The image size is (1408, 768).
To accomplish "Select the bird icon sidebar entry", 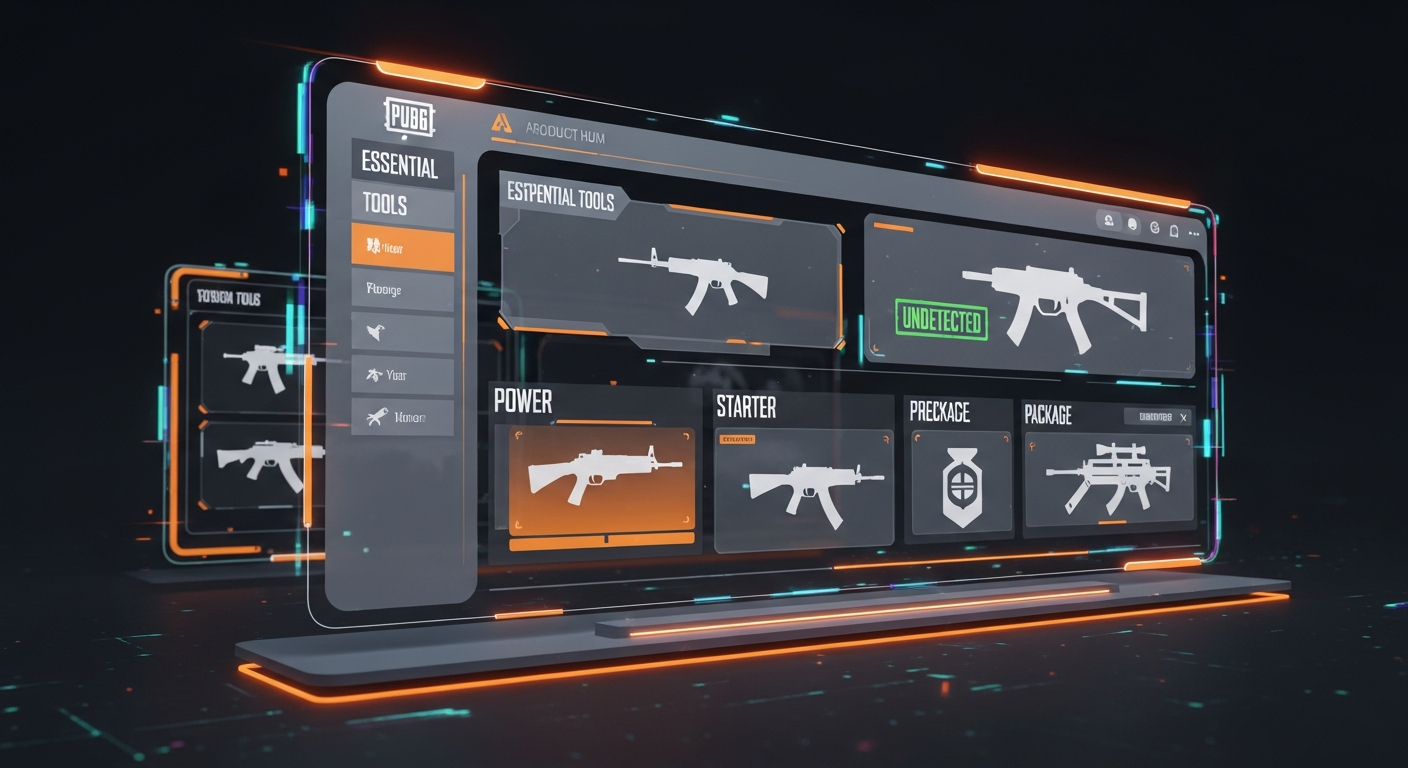I will (x=402, y=332).
